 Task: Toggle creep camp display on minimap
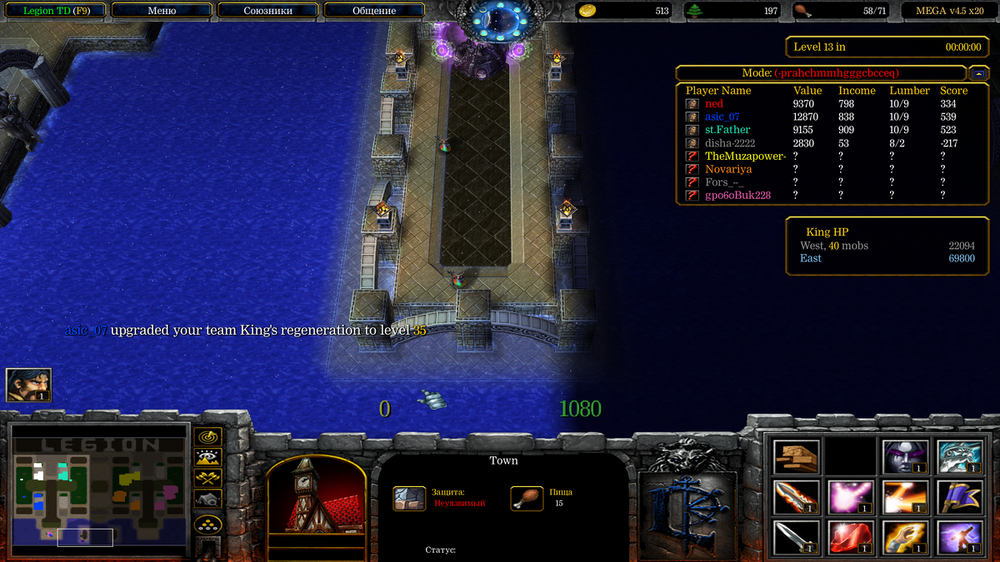click(208, 499)
